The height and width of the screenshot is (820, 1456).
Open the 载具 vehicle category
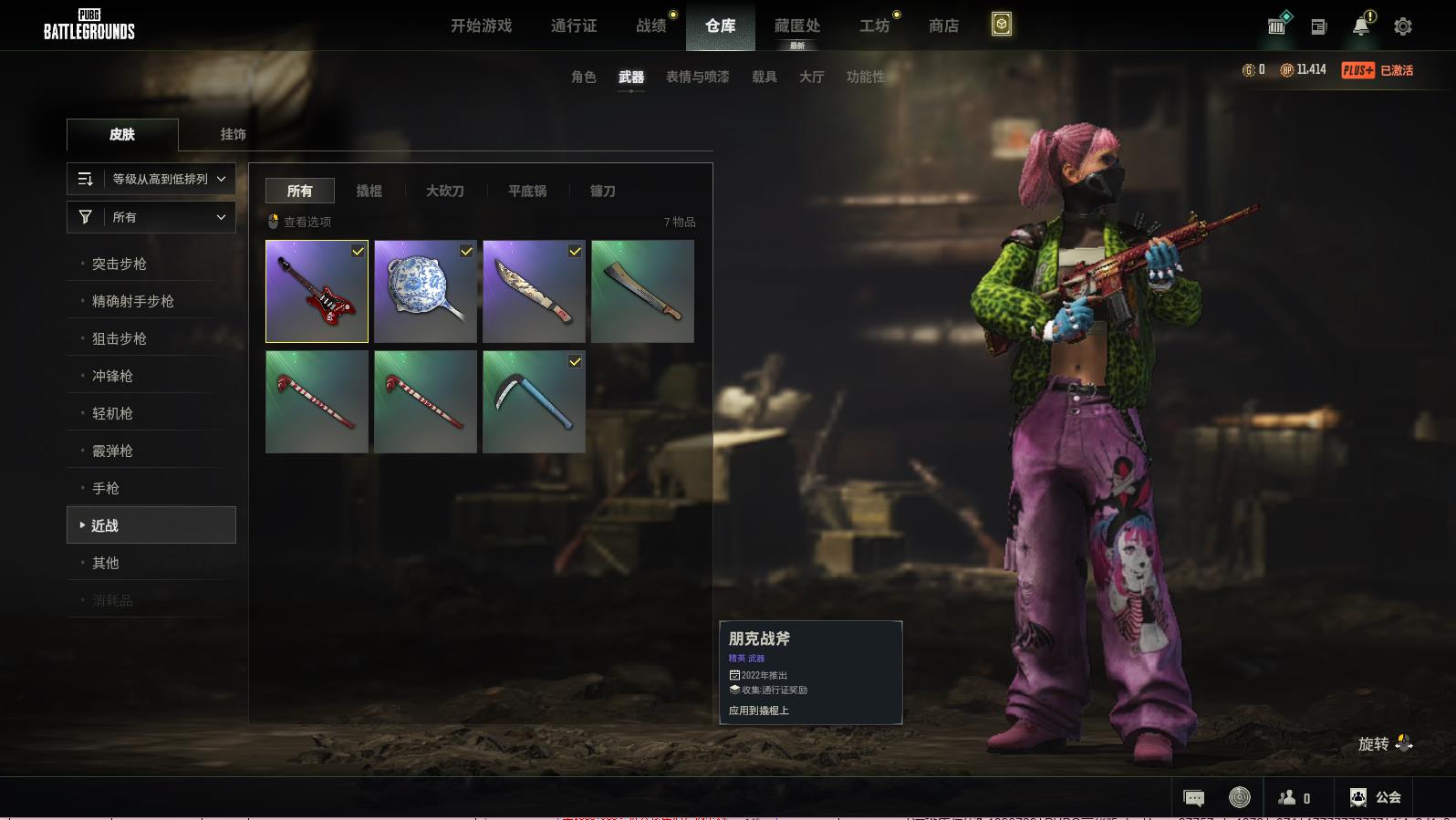pos(764,77)
